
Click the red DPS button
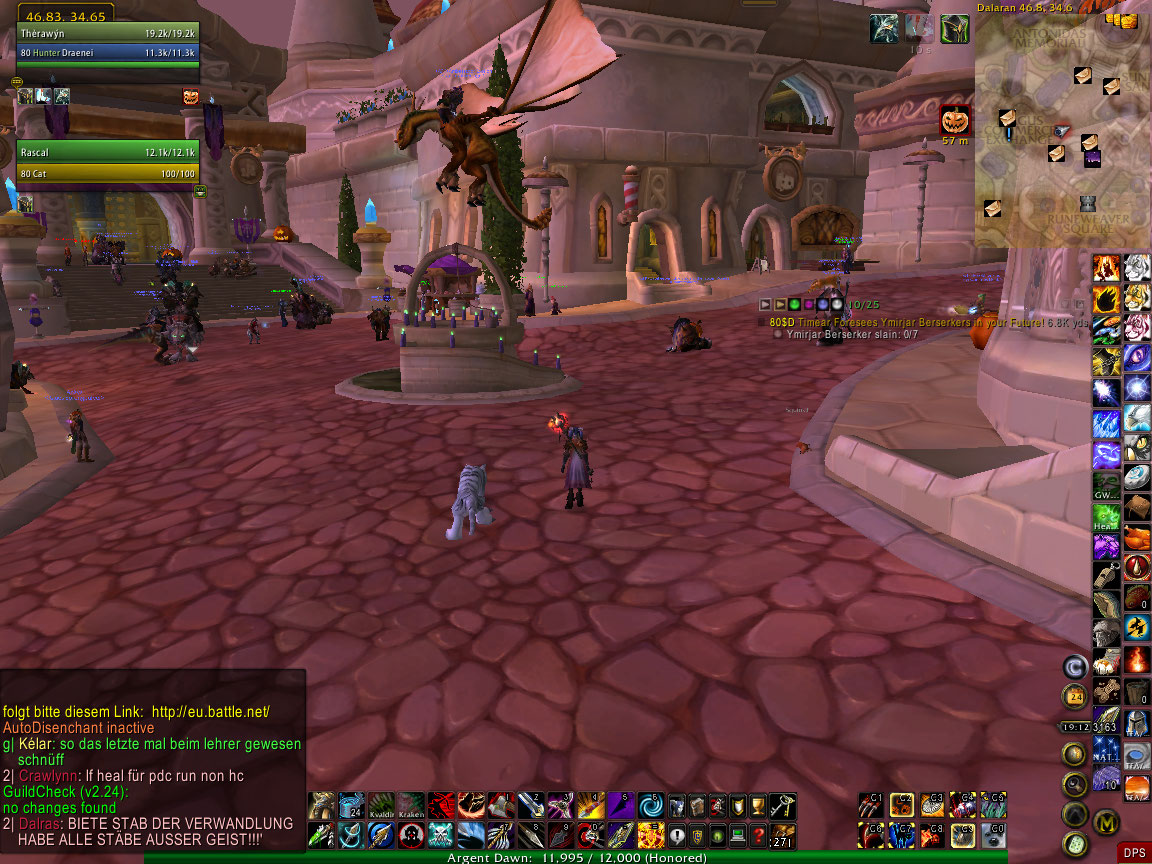[1133, 852]
